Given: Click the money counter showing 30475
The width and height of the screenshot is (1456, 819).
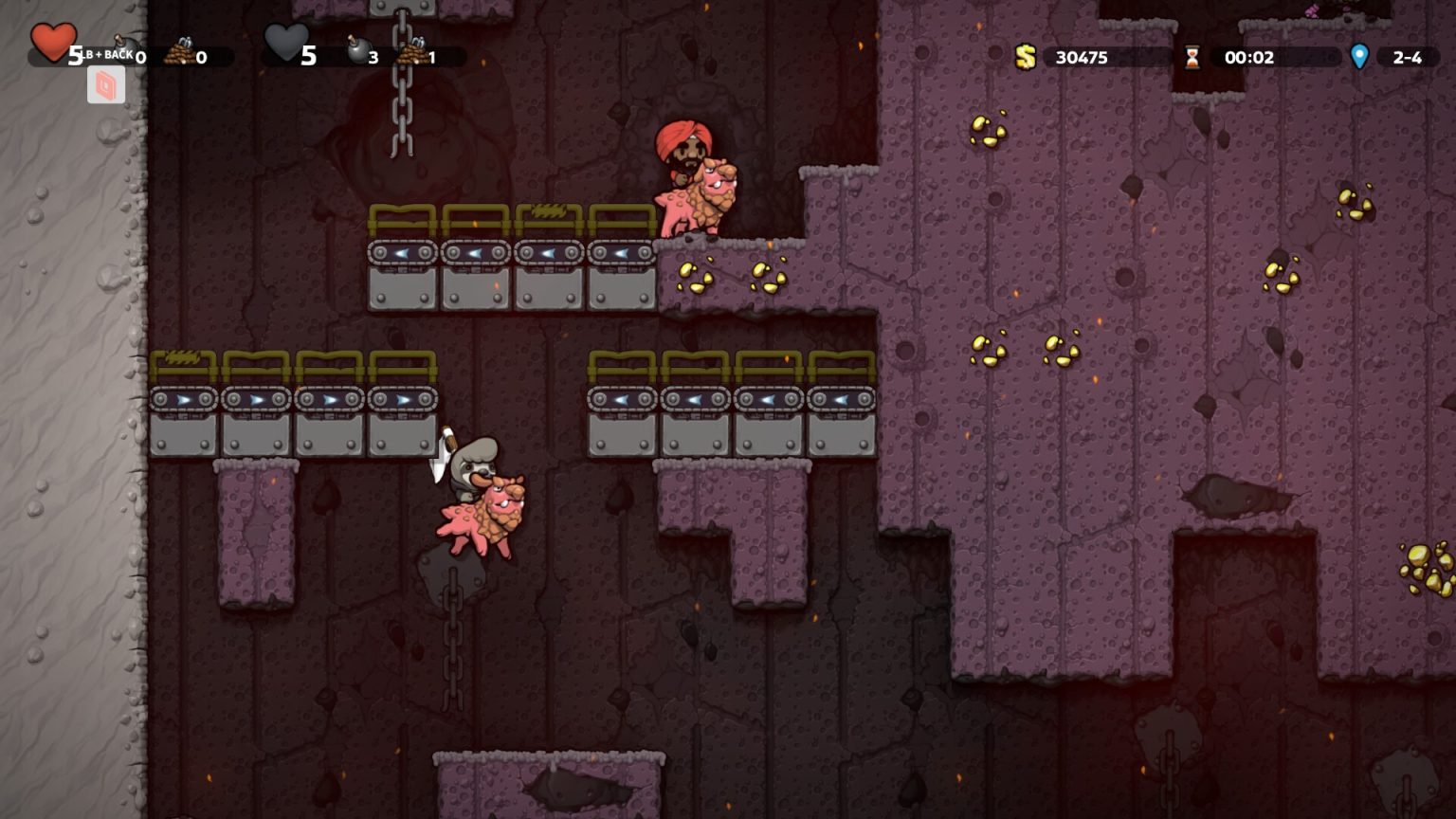Looking at the screenshot, I should pyautogui.click(x=1081, y=57).
